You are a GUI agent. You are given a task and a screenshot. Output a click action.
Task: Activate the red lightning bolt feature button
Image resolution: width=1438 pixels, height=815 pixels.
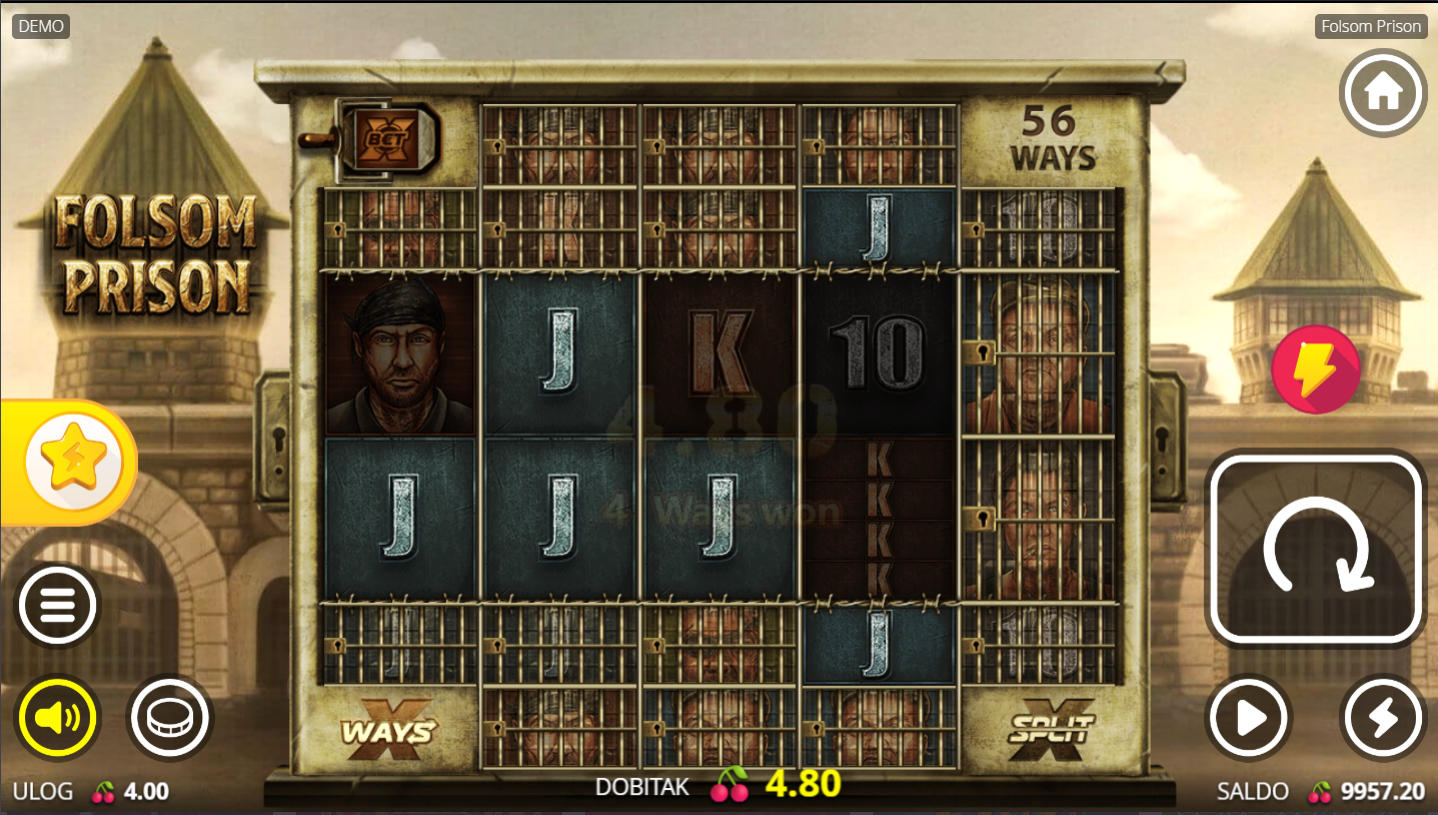pyautogui.click(x=1315, y=370)
